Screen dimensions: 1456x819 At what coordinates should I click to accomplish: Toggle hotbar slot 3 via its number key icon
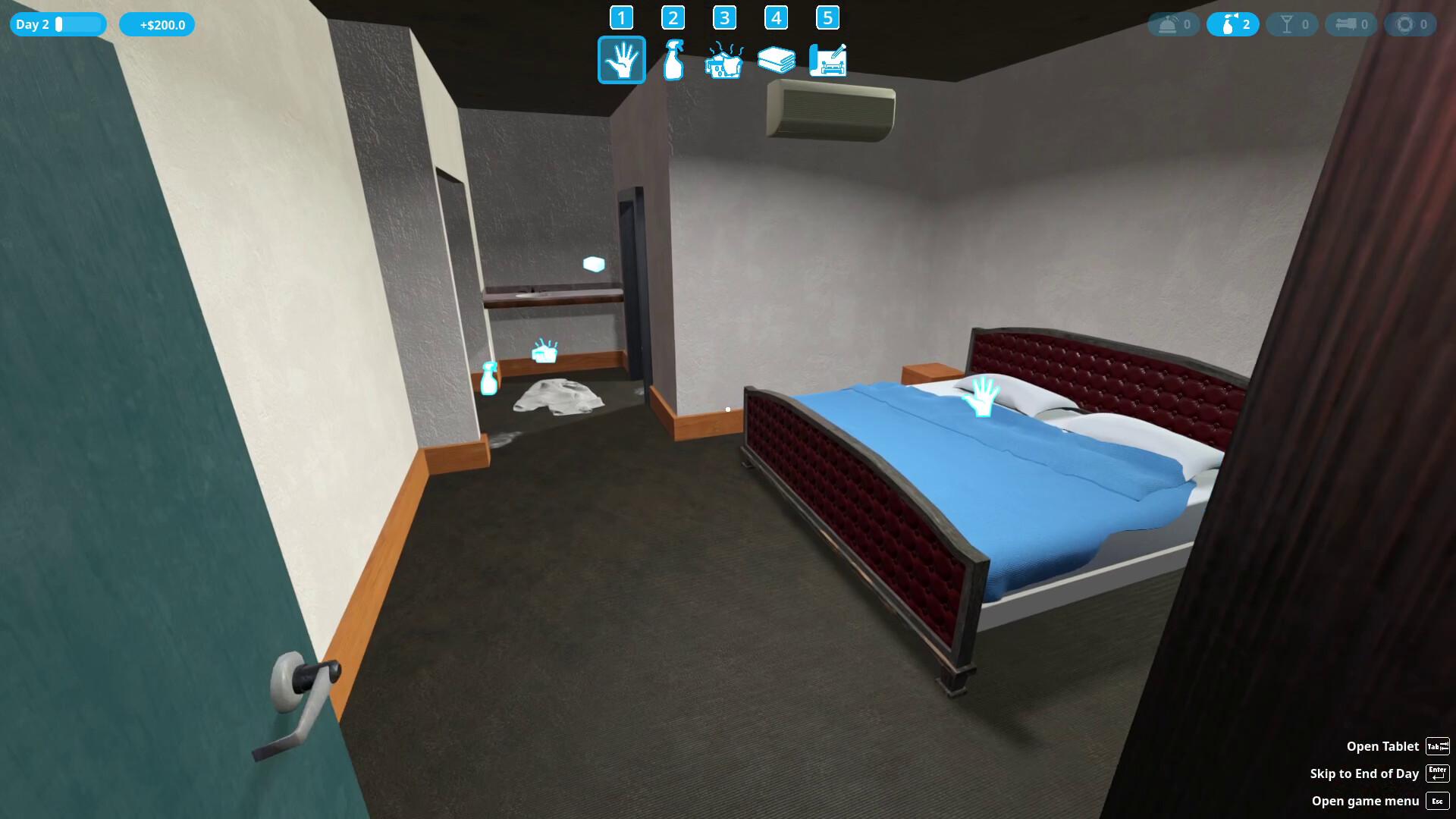[x=725, y=17]
